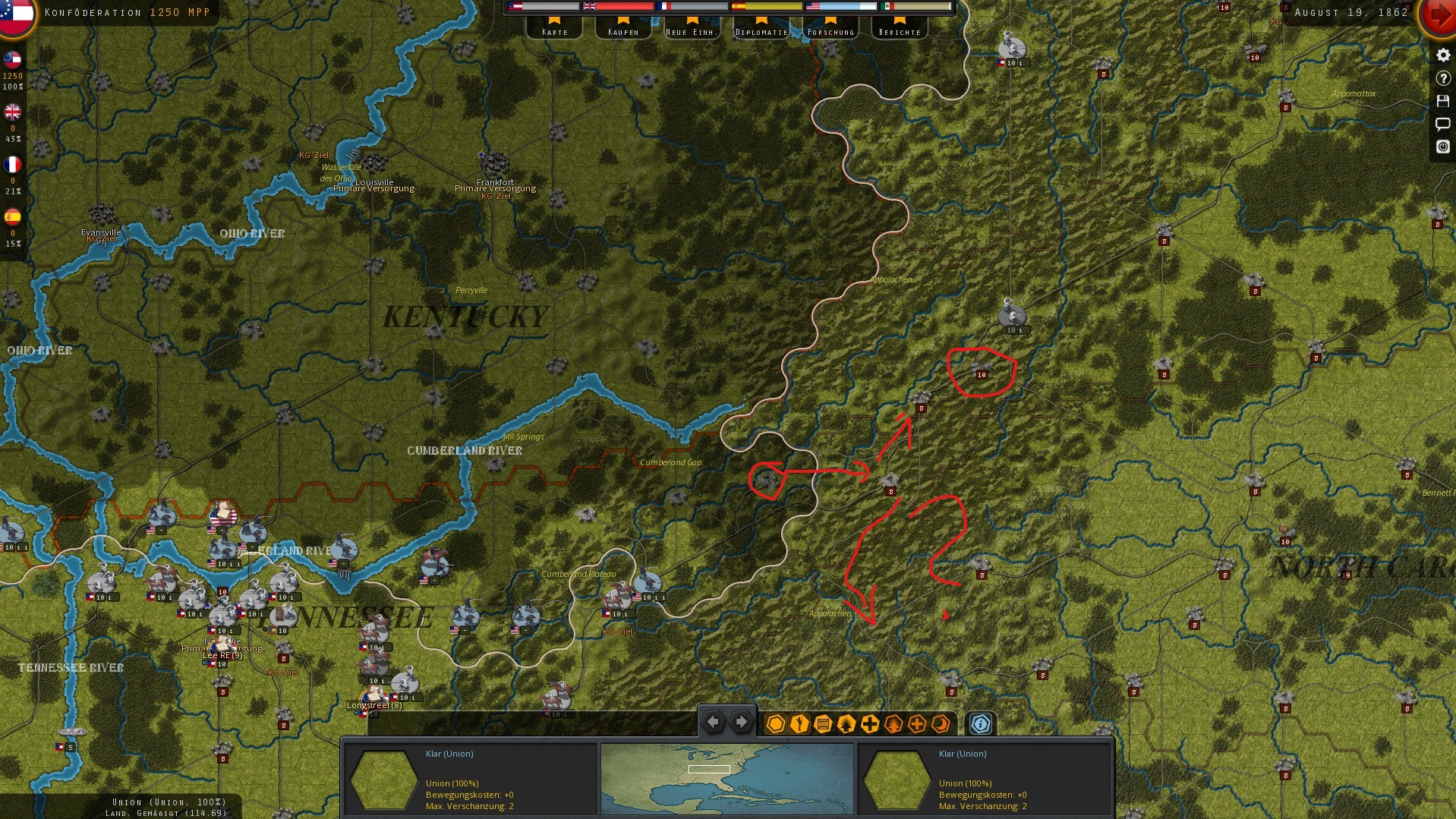Select the hexagon selection tool

[x=775, y=723]
